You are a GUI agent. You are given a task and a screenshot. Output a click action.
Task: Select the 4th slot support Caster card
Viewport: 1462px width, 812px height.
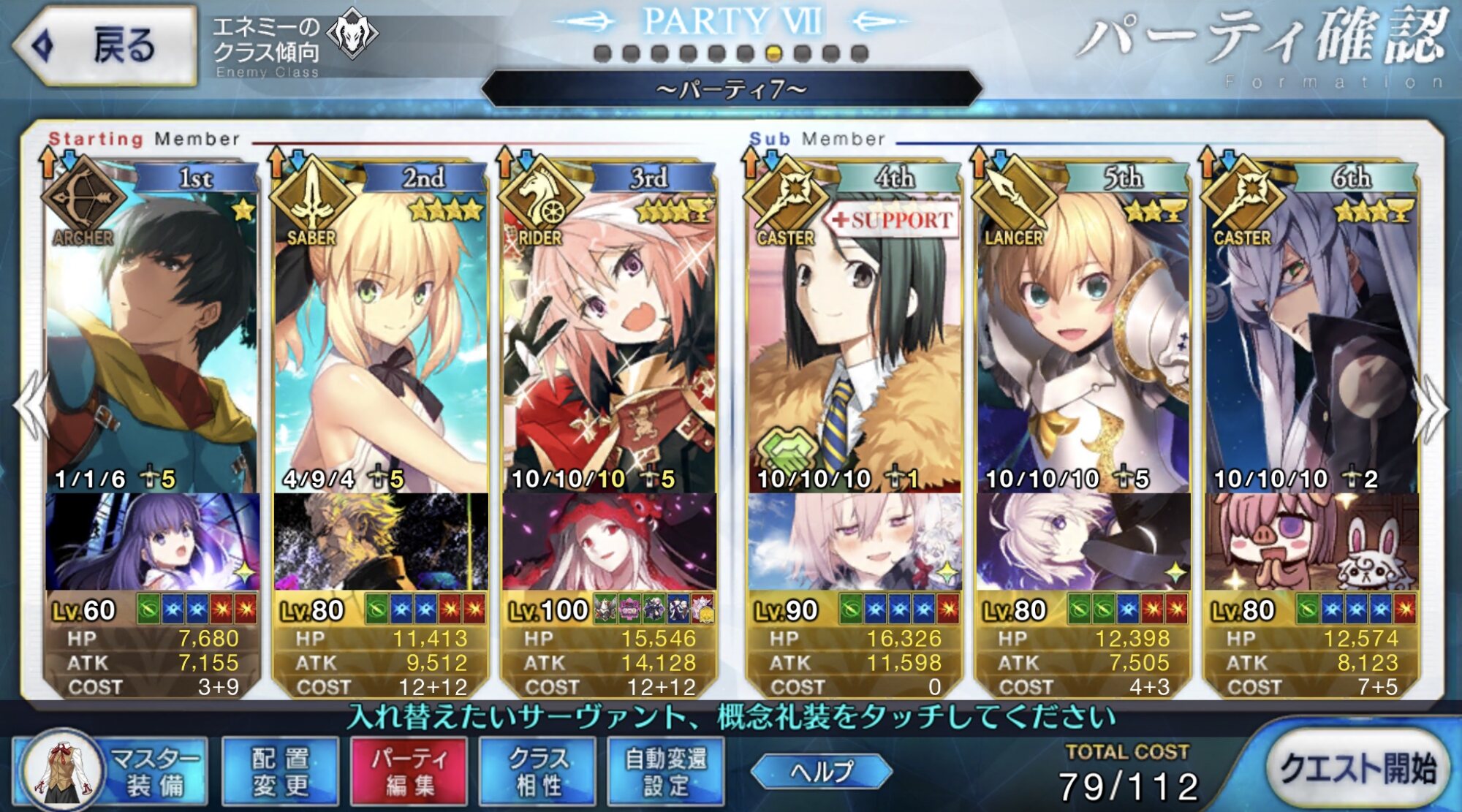click(x=854, y=329)
